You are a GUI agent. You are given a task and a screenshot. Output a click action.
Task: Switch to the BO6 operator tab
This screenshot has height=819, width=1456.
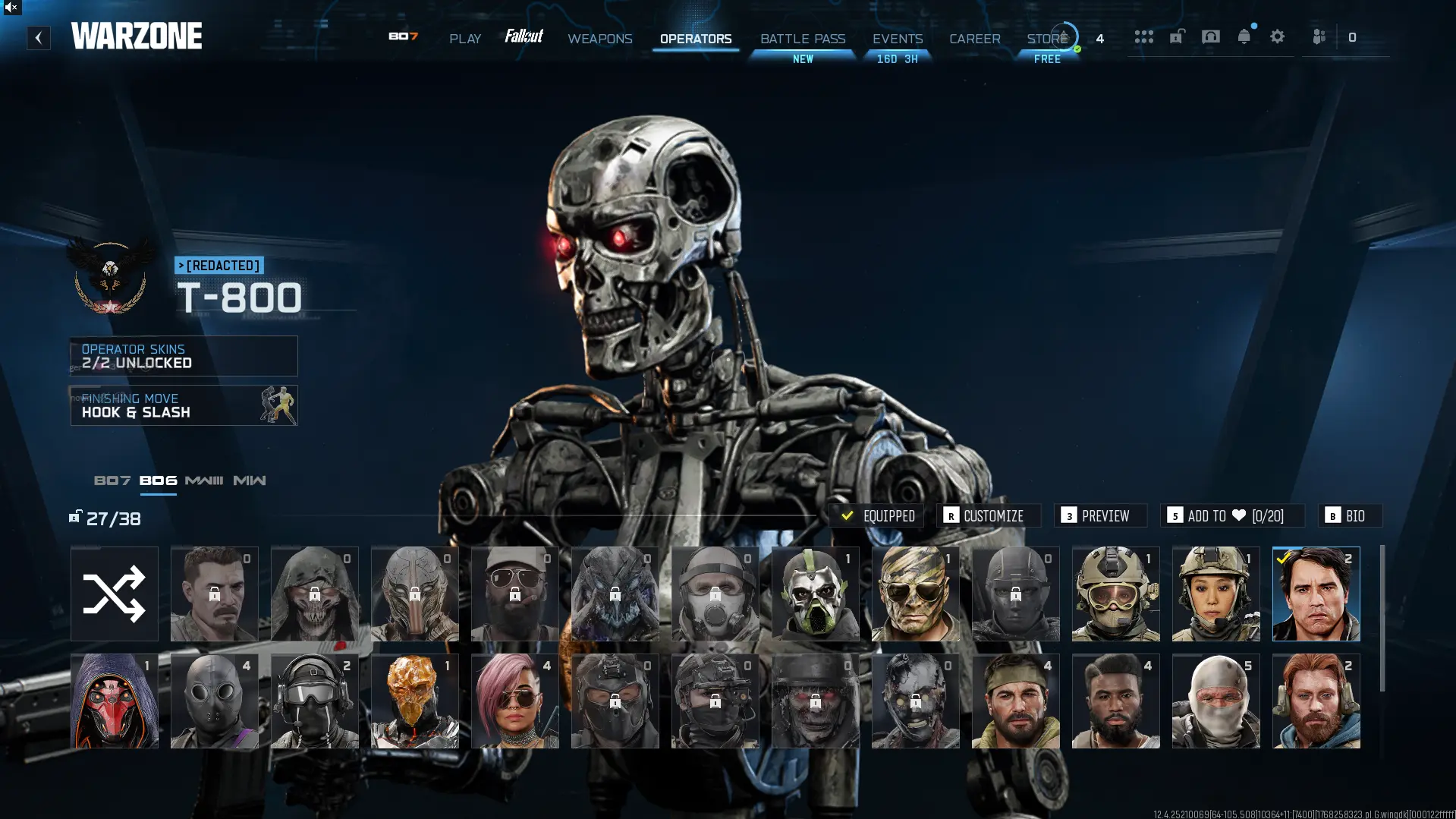(159, 480)
